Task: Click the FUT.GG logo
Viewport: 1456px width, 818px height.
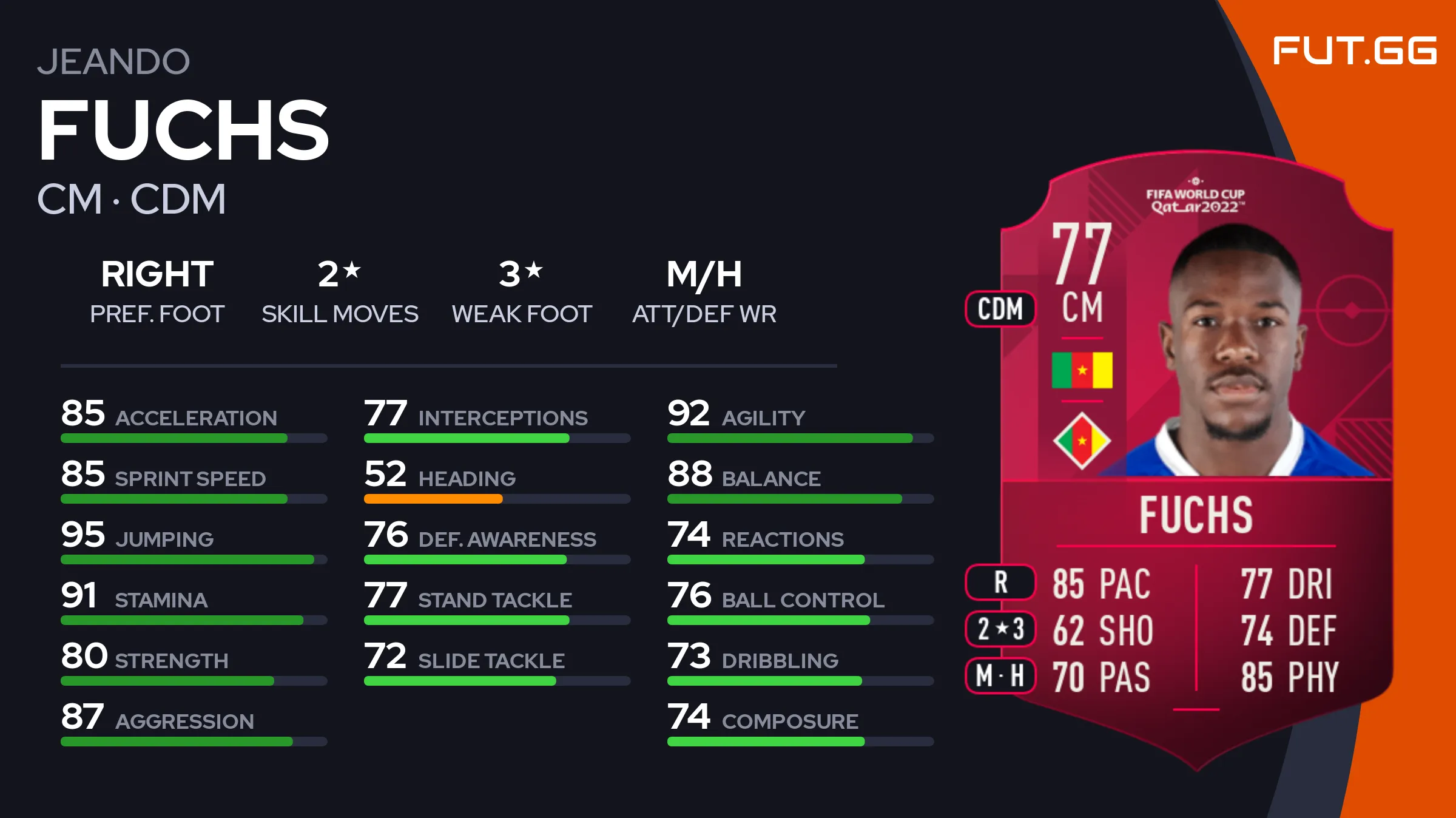Action: coord(1354,51)
